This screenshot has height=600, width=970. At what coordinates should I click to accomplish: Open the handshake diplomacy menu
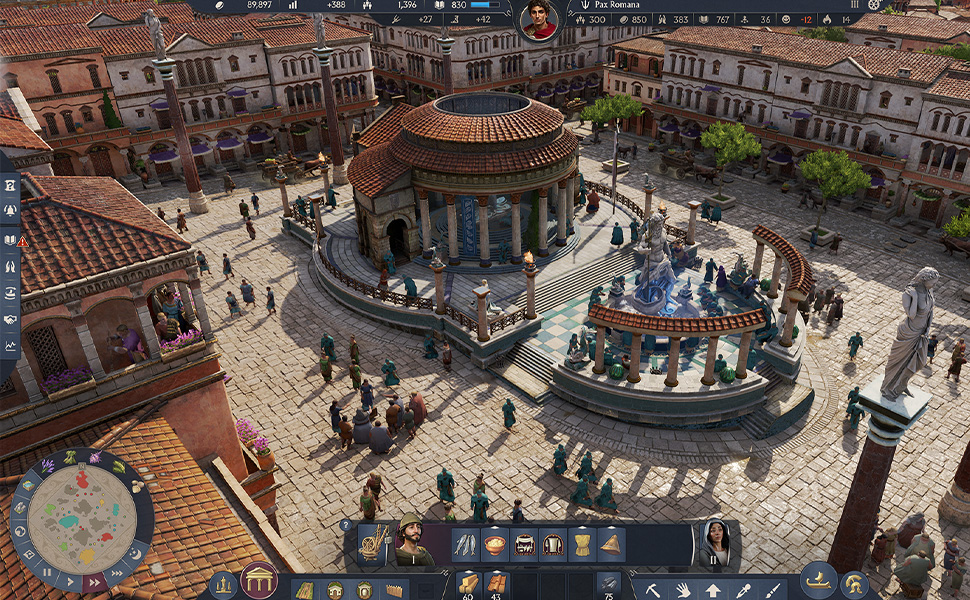coord(9,320)
